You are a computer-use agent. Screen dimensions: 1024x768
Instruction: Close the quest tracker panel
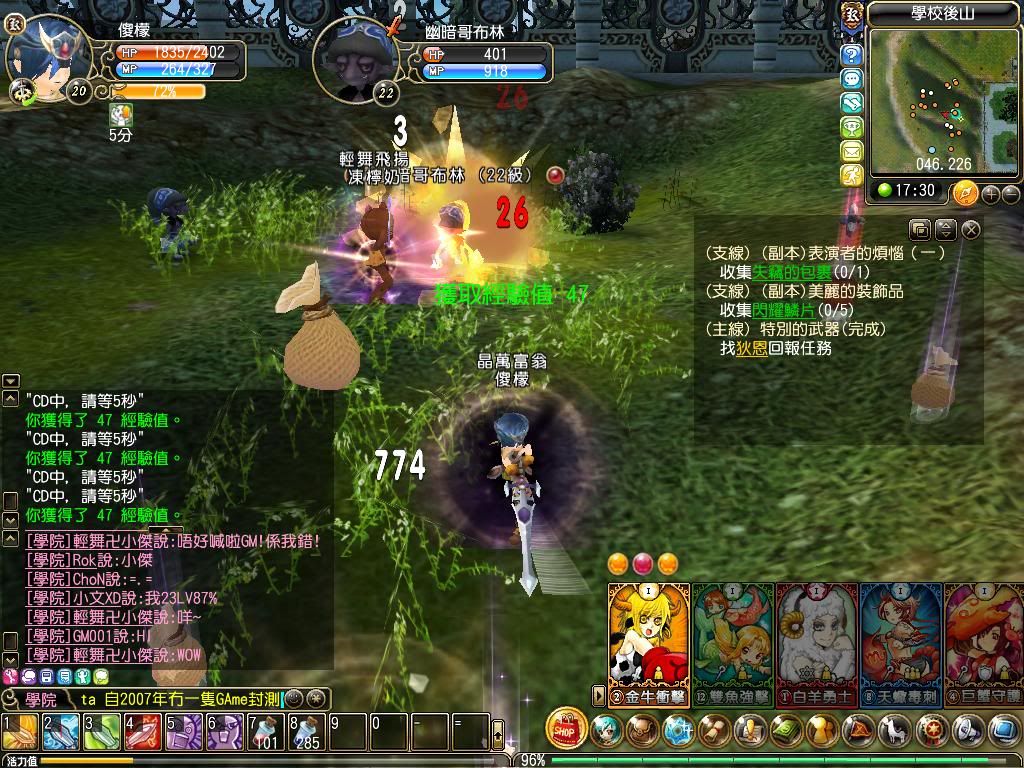970,230
